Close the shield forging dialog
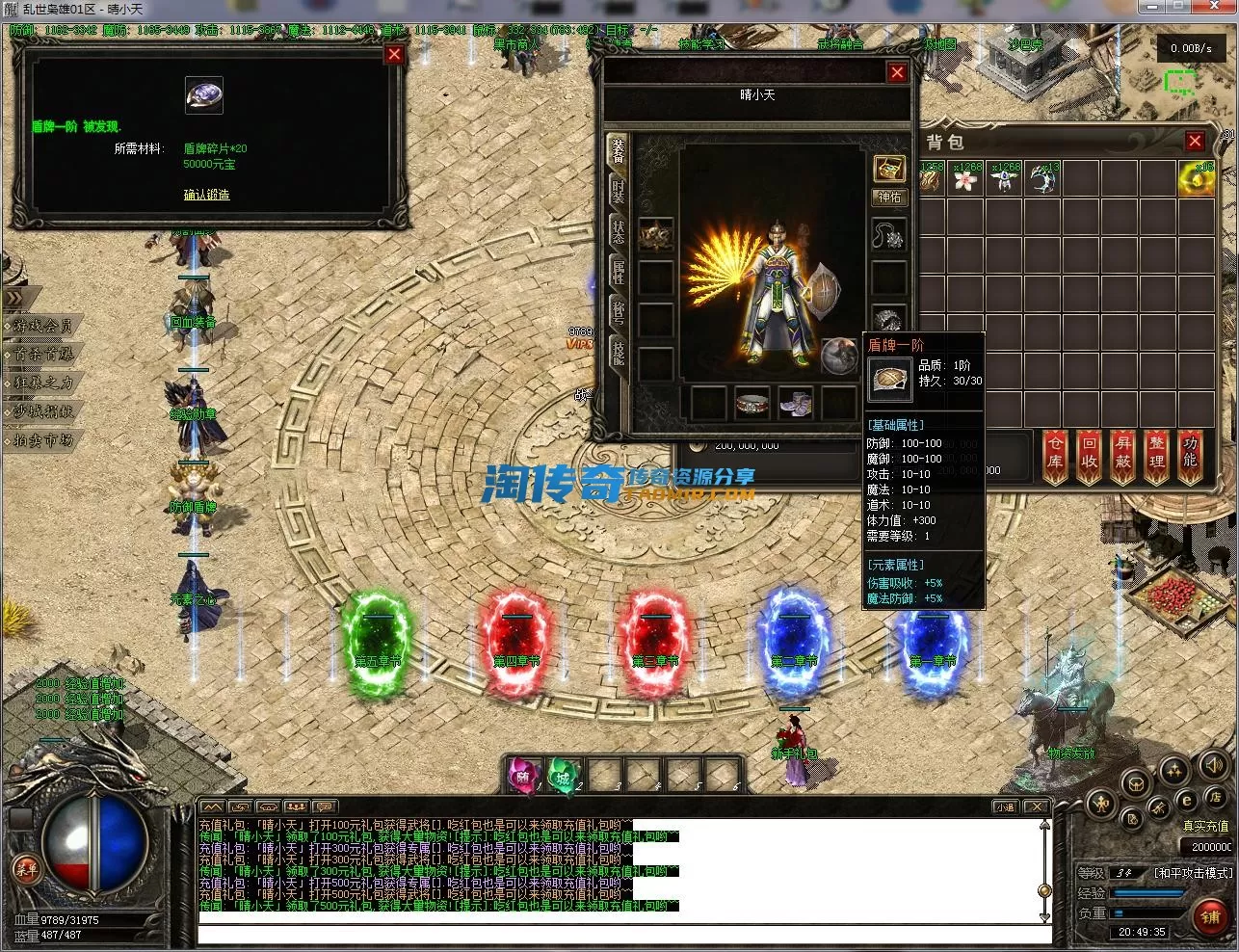 393,55
